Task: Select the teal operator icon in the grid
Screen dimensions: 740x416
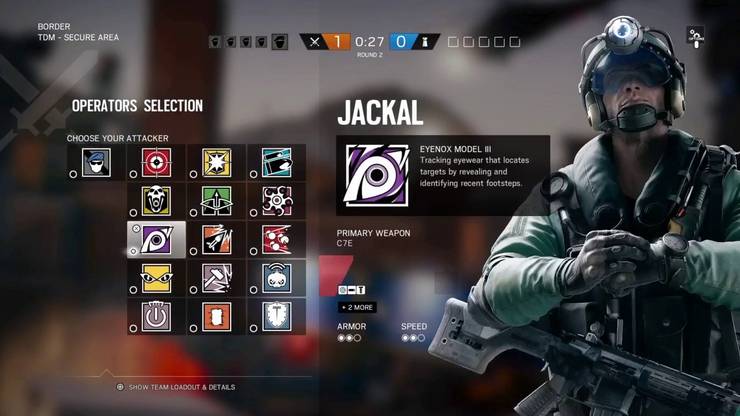Action: (276, 162)
